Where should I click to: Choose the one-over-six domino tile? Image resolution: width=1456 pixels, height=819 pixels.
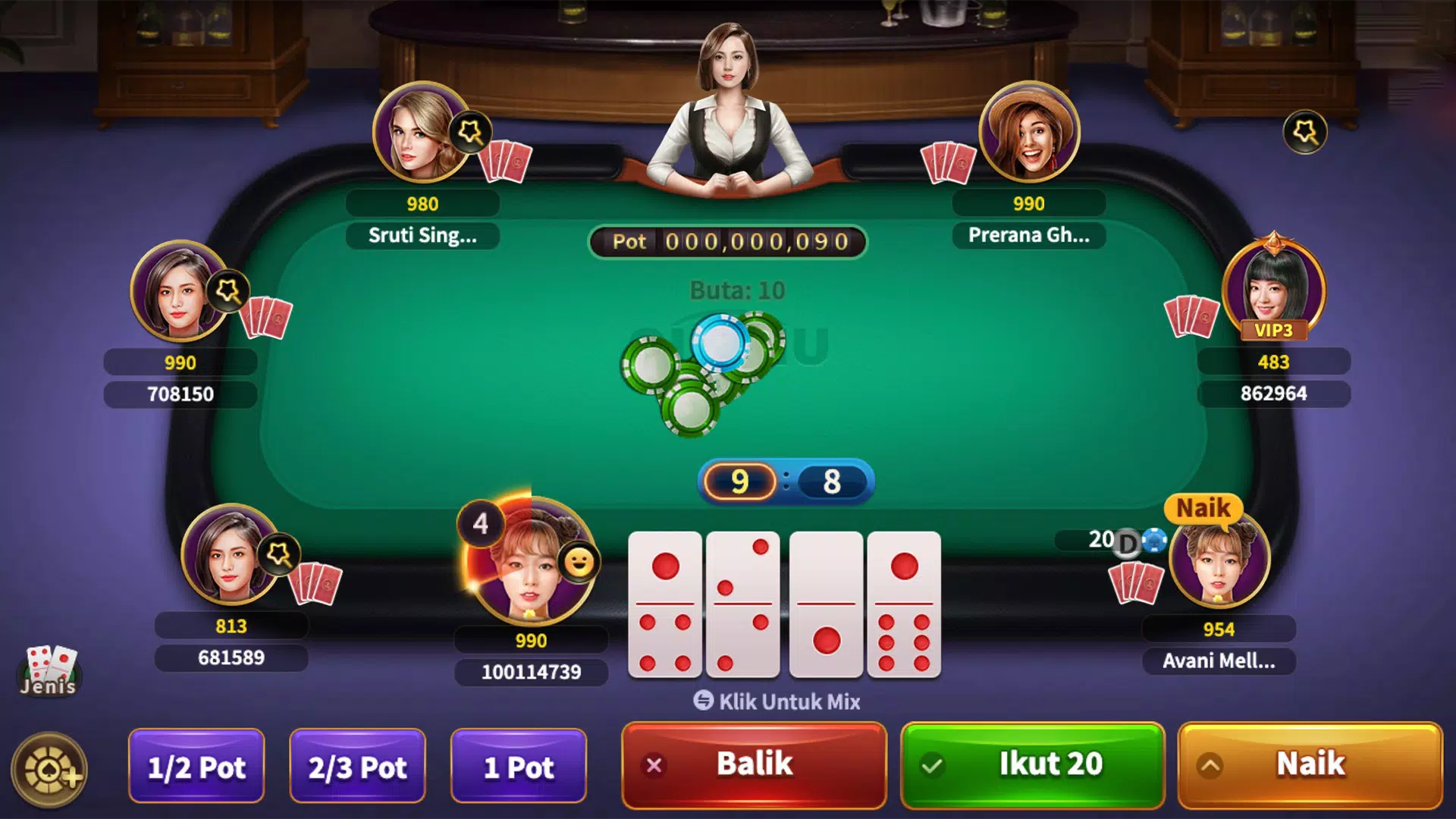(904, 604)
